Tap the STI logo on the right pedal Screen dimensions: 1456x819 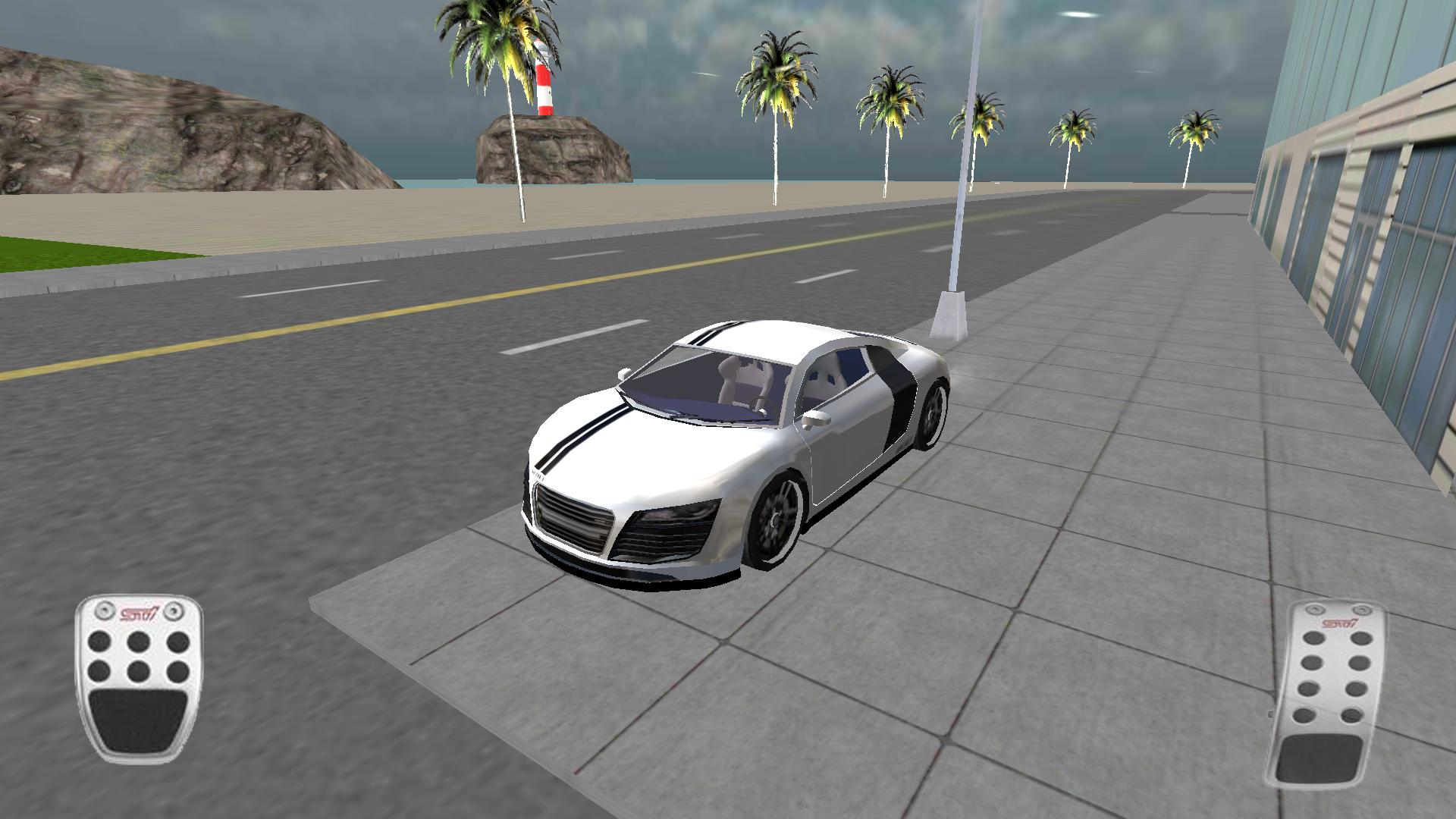(x=1340, y=623)
